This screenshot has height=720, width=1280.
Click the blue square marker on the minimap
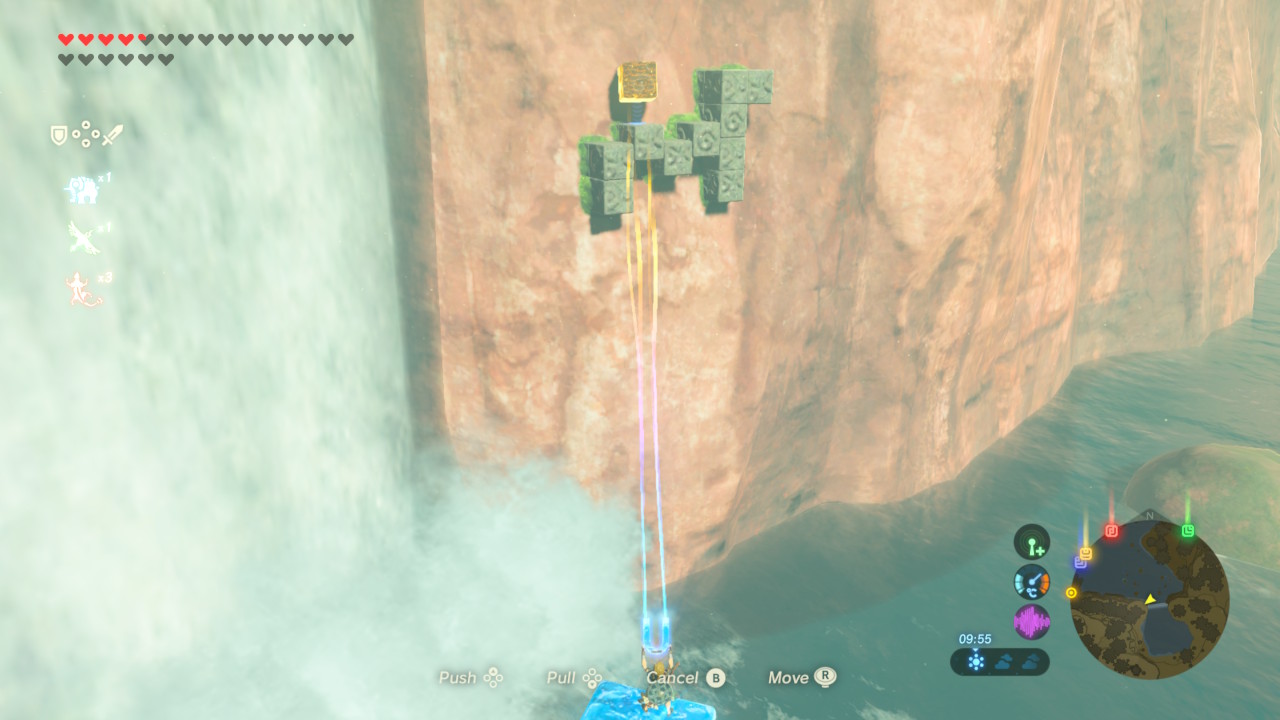(x=1080, y=563)
